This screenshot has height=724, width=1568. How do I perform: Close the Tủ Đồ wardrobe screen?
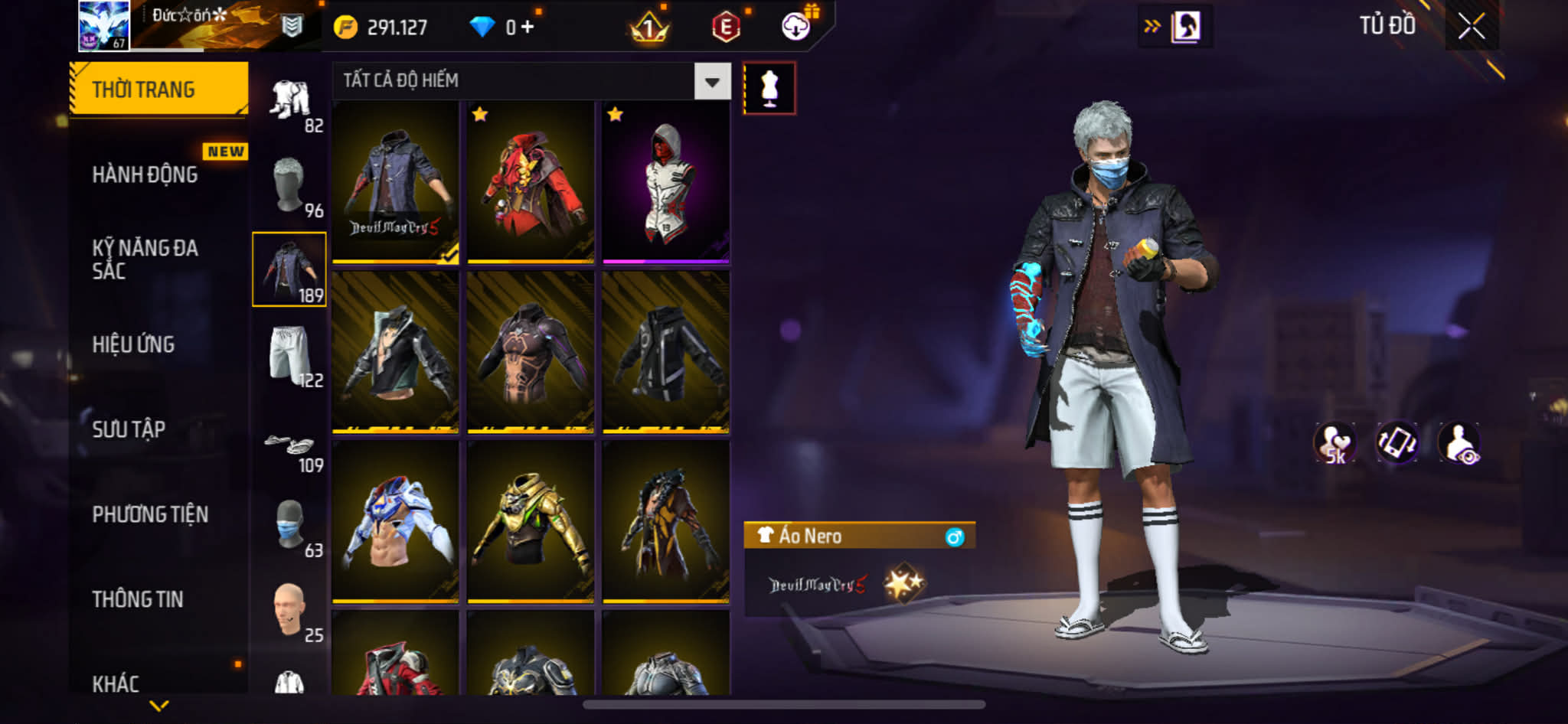coord(1471,27)
